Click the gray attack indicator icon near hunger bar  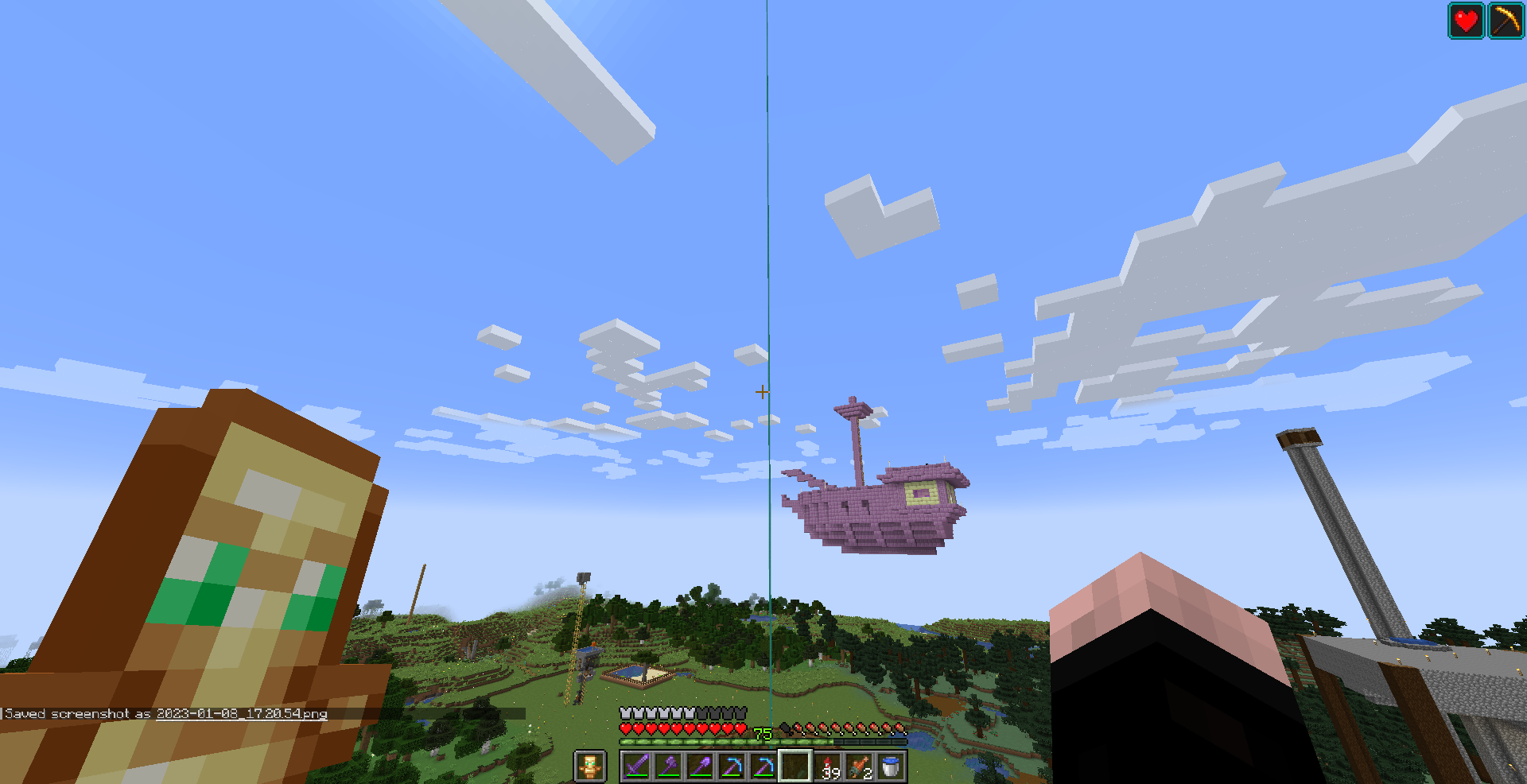(786, 728)
